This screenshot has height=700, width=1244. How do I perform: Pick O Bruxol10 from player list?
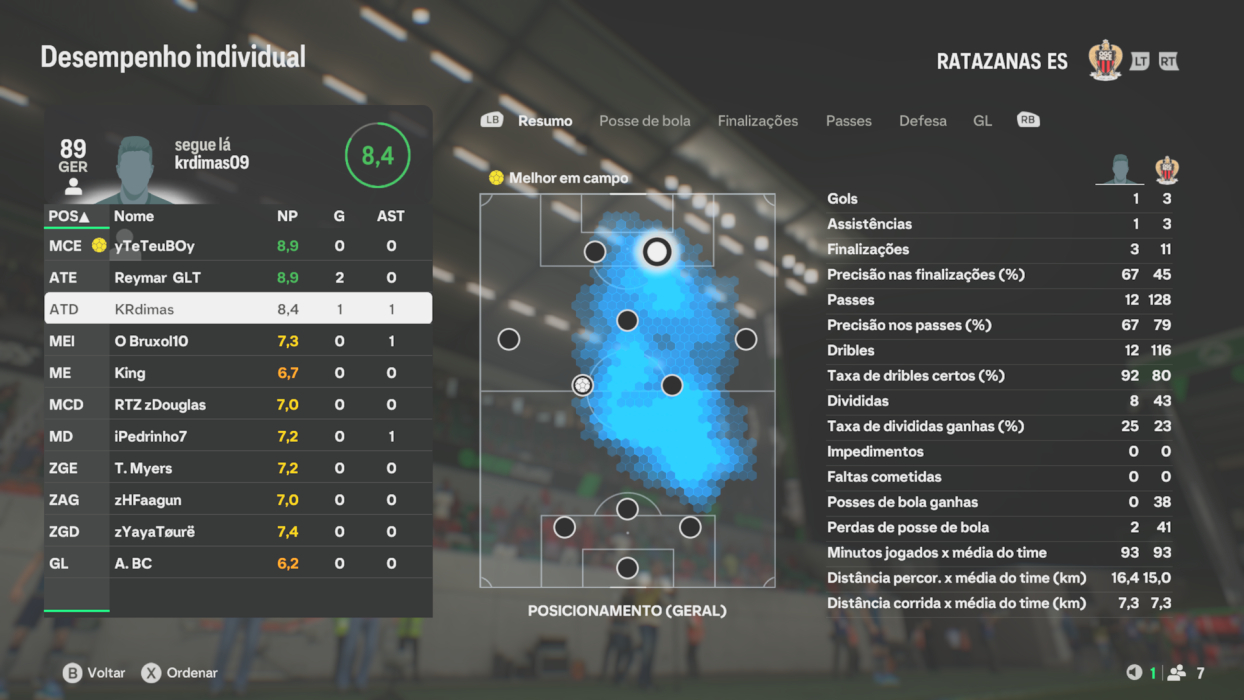point(238,341)
